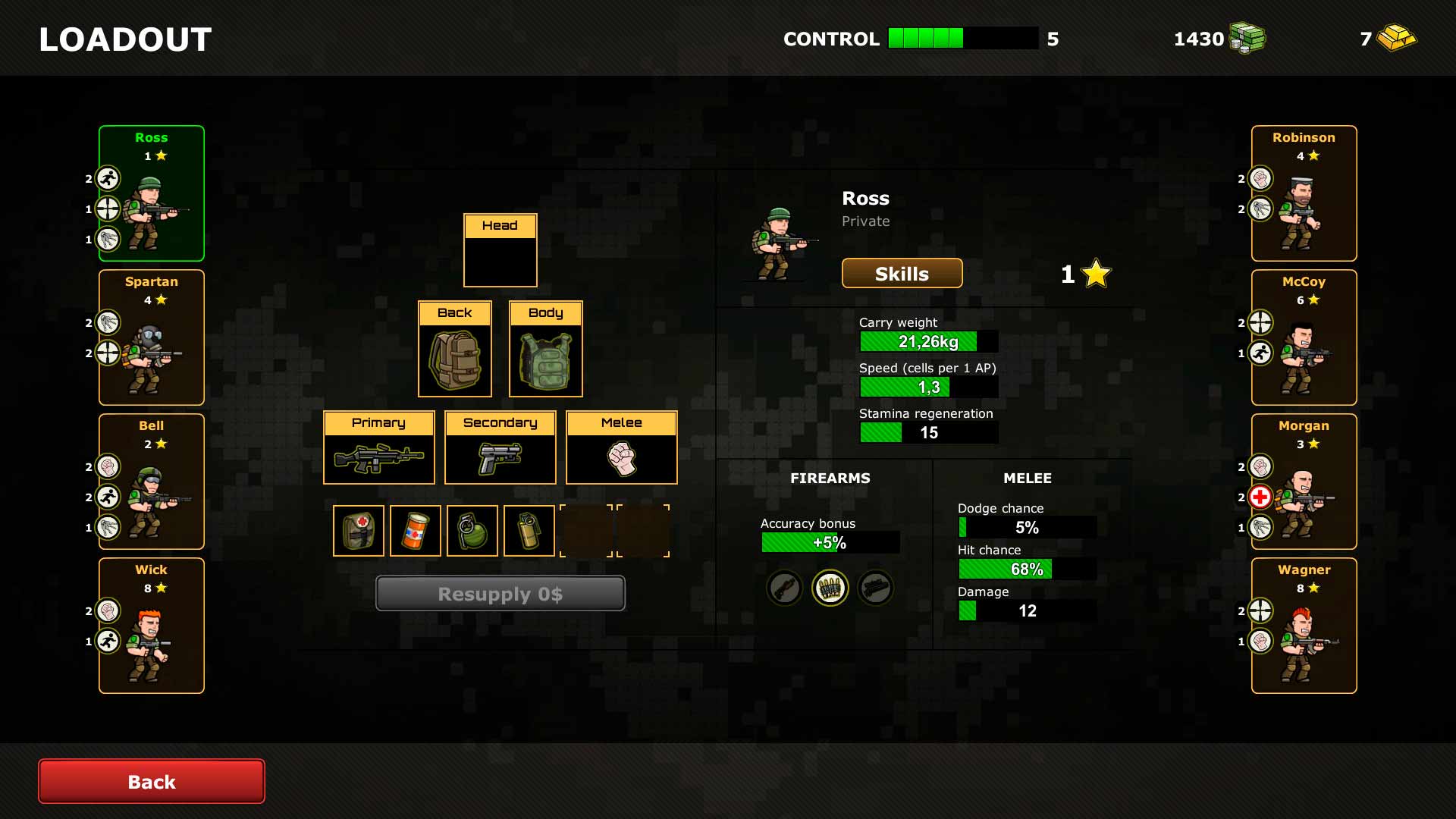Screen dimensions: 1456x819
Task: Click the Resupply 0$ button
Action: [500, 594]
